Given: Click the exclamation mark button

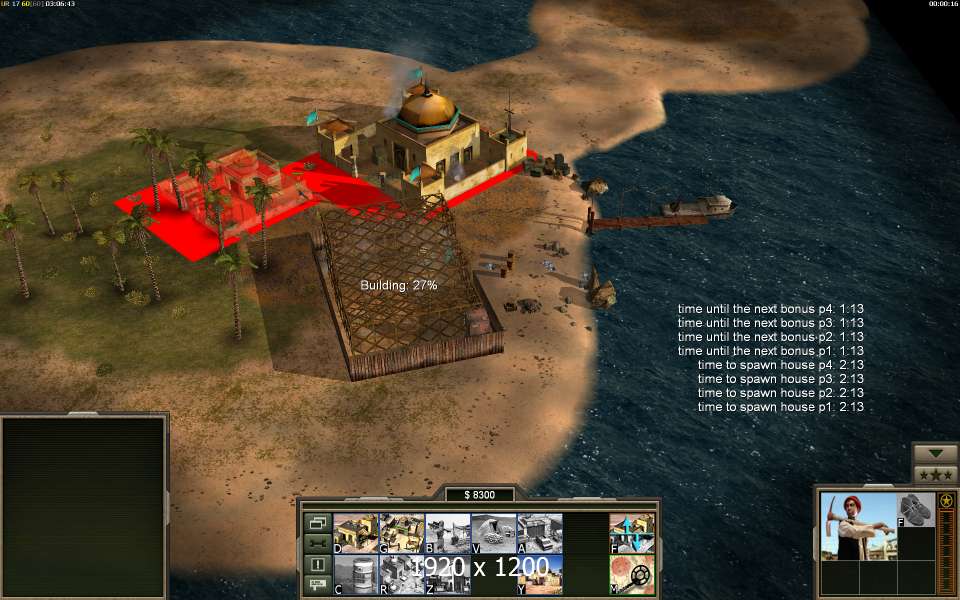Looking at the screenshot, I should pyautogui.click(x=317, y=564).
